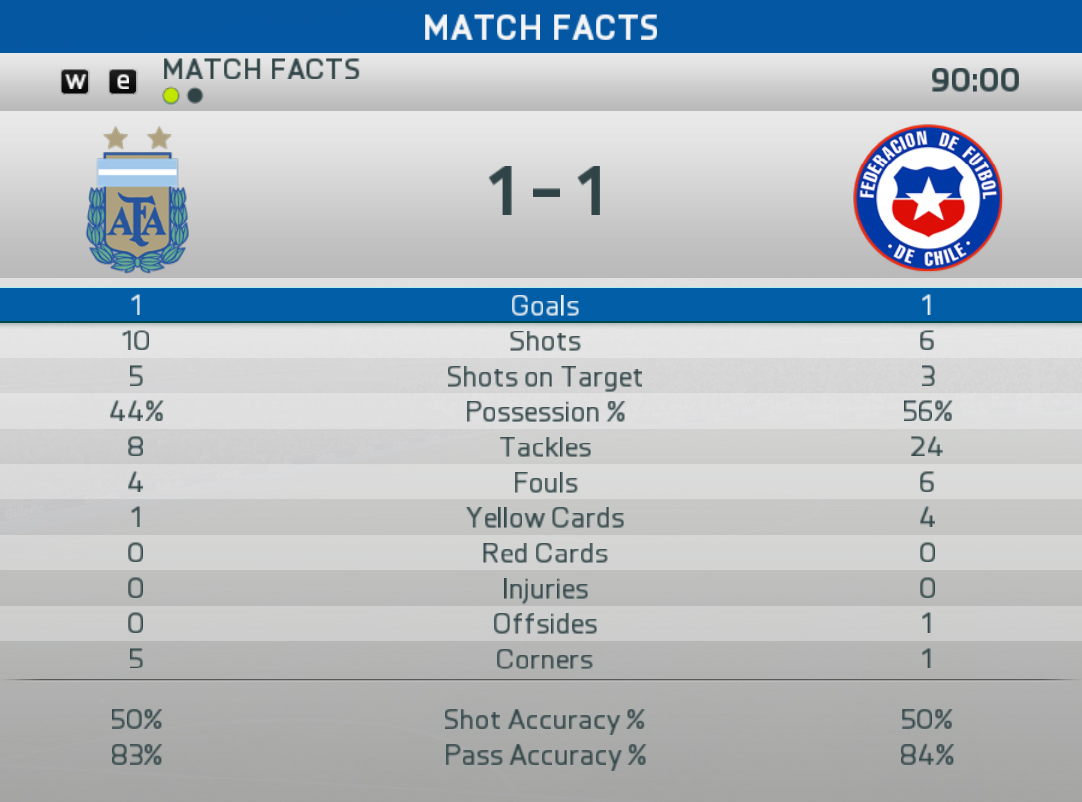
Task: Select the highlighted Goals stat row
Action: point(541,306)
